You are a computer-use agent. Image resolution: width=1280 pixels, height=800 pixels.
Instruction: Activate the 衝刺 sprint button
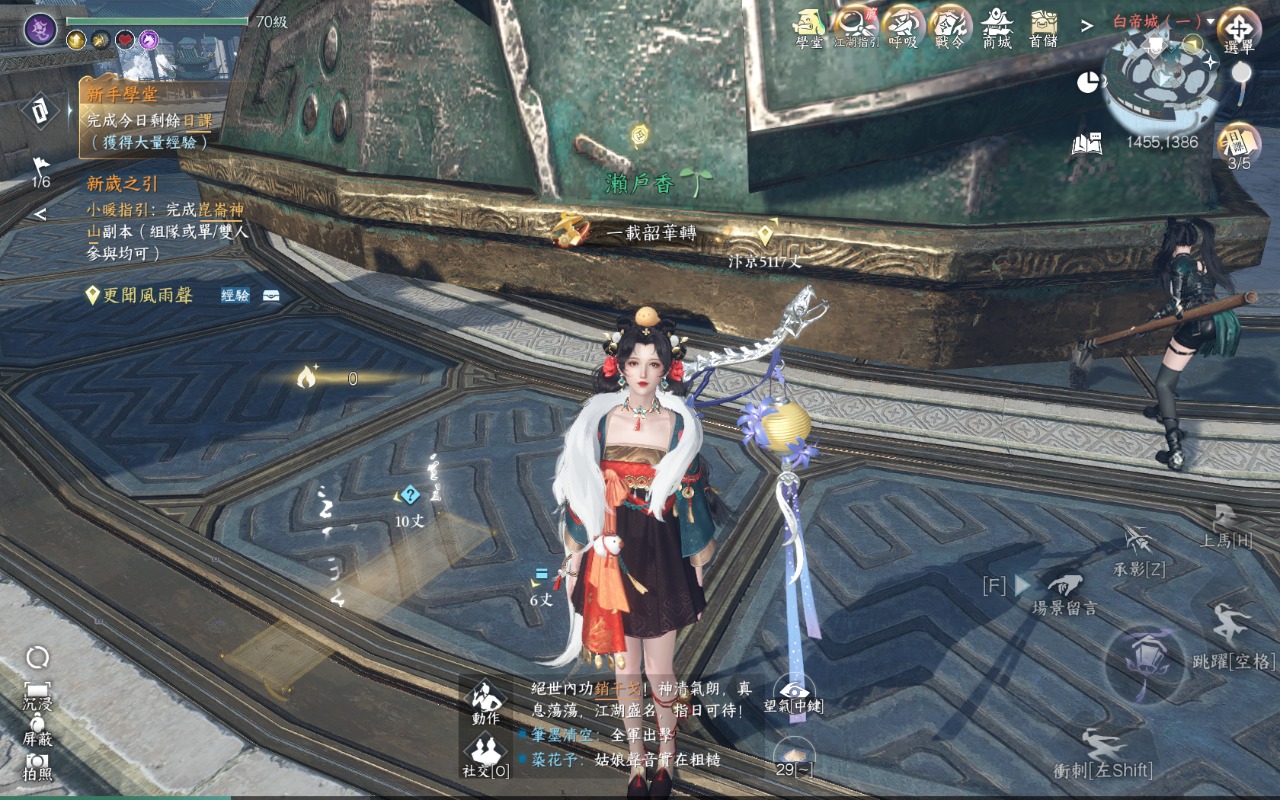coord(1104,752)
